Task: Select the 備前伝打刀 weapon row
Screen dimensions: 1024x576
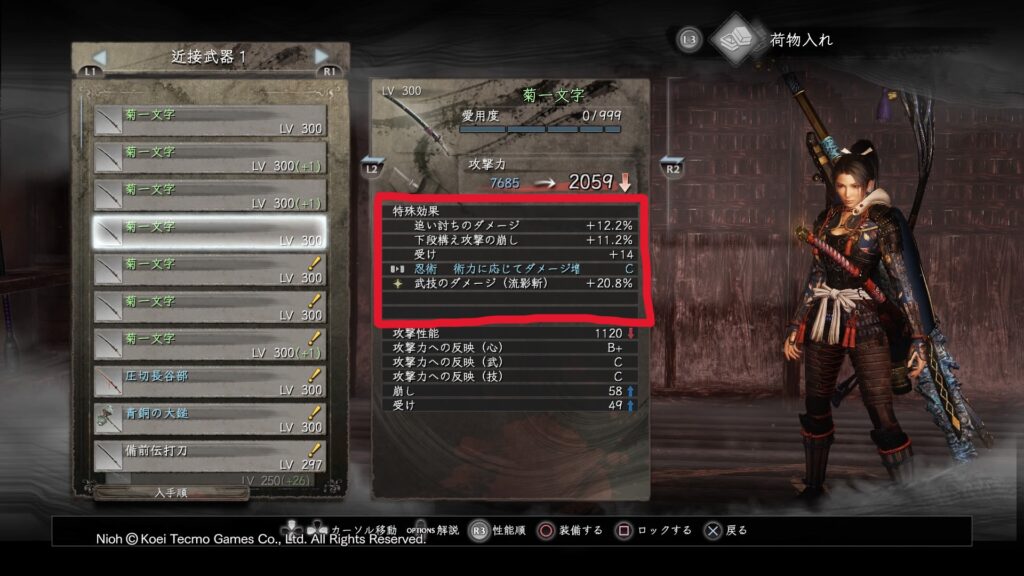Action: [x=210, y=456]
